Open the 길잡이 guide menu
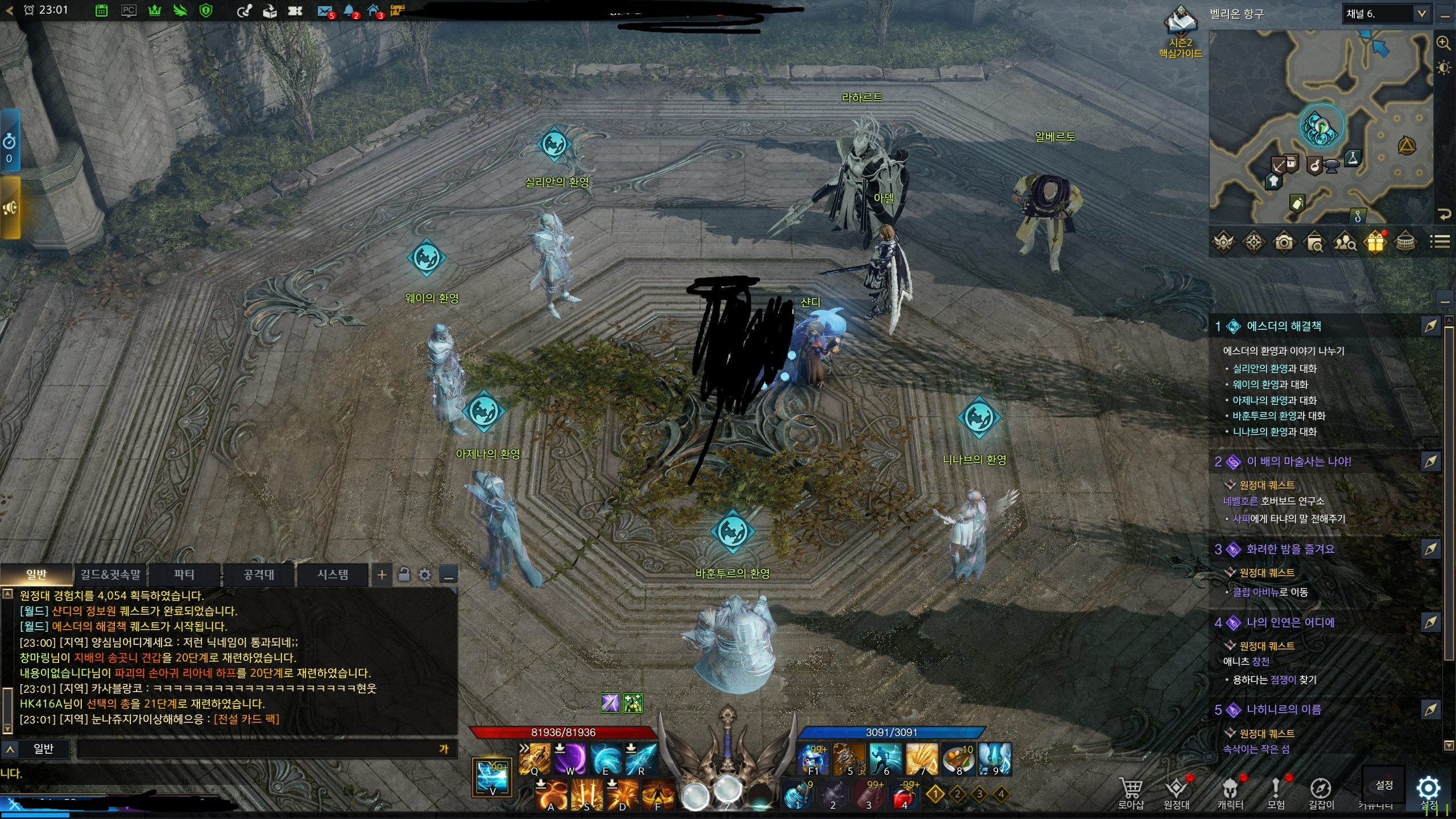The width and height of the screenshot is (1456, 819). pos(1321,792)
